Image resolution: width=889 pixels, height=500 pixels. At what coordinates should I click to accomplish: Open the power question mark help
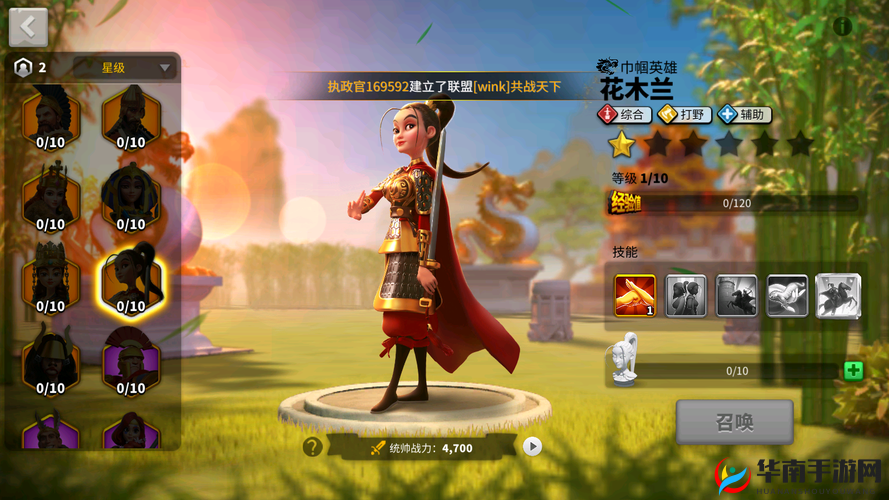click(x=313, y=447)
